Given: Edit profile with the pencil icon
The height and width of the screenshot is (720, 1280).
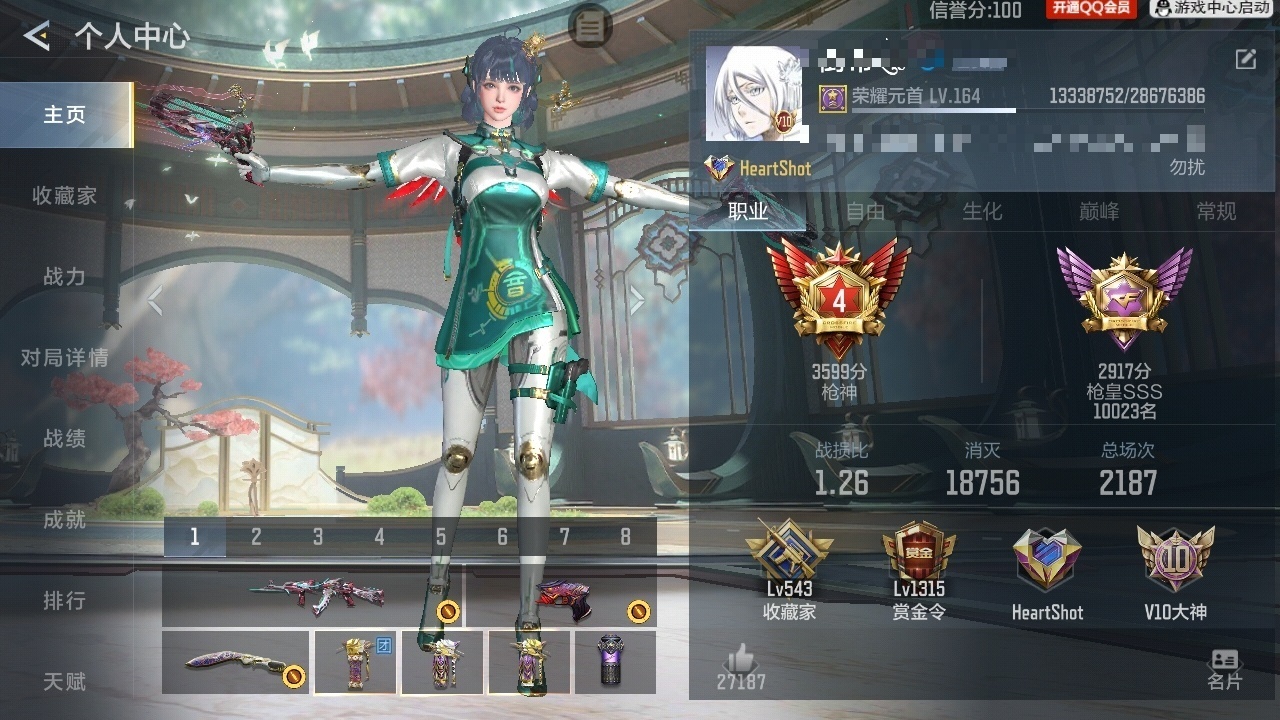Looking at the screenshot, I should pos(1246,59).
